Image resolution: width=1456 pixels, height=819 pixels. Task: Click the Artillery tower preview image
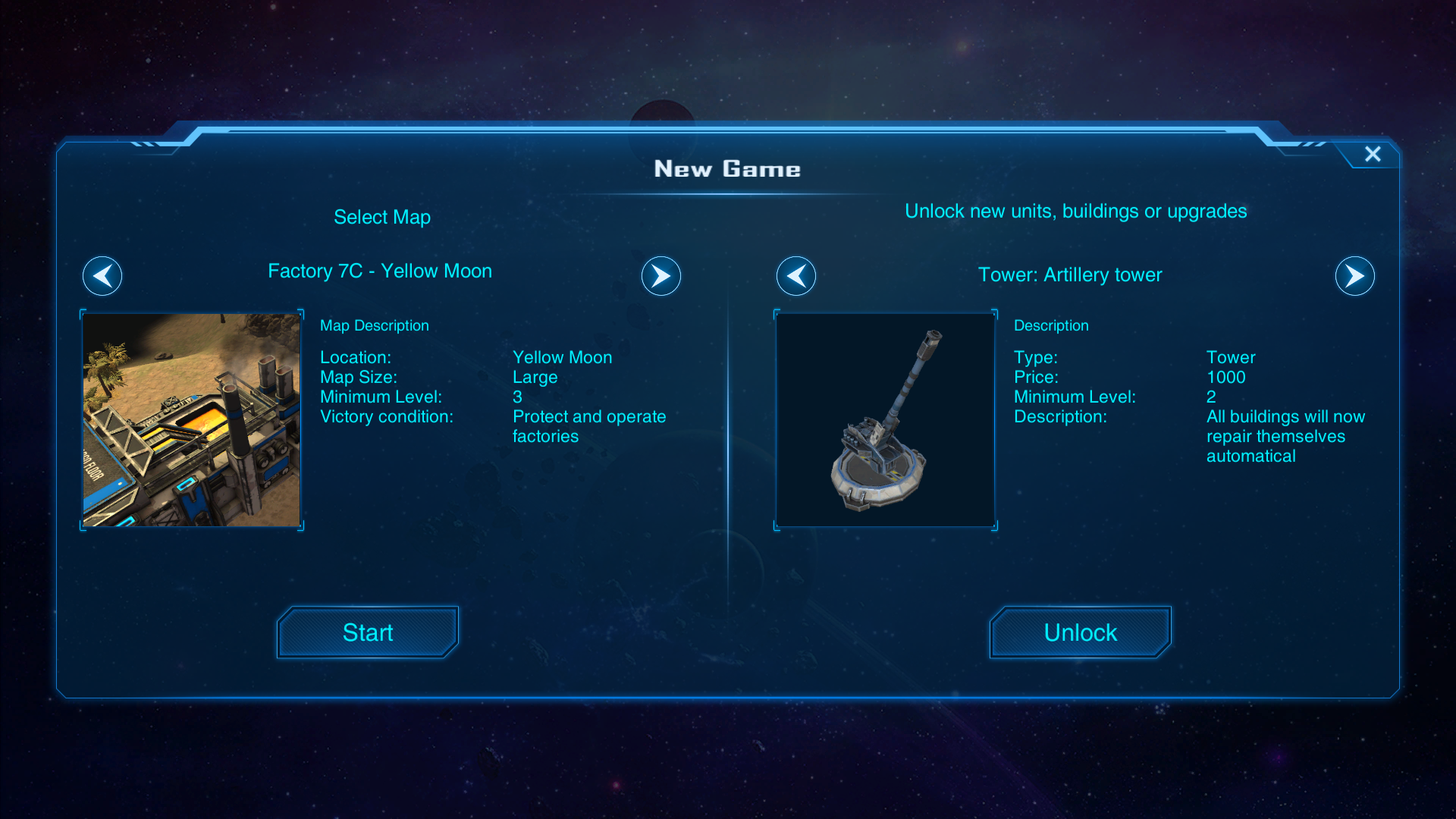[x=885, y=420]
